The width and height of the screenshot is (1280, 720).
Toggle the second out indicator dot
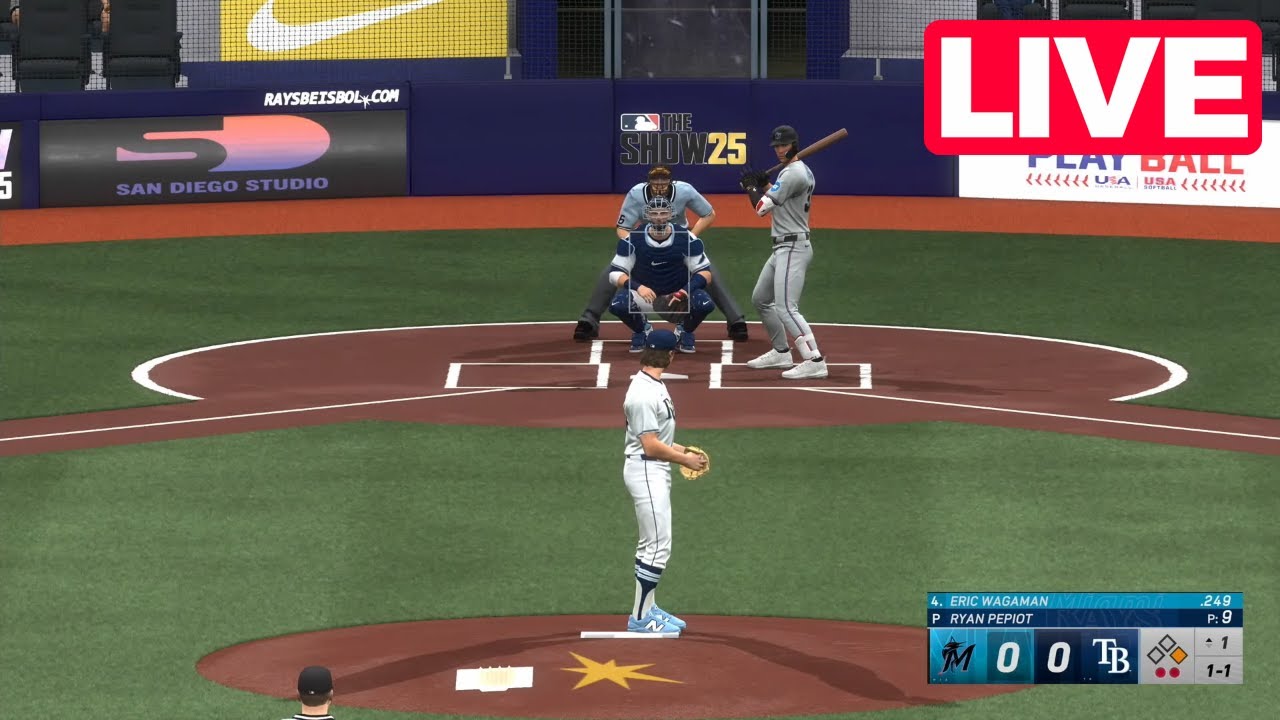[x=1173, y=671]
